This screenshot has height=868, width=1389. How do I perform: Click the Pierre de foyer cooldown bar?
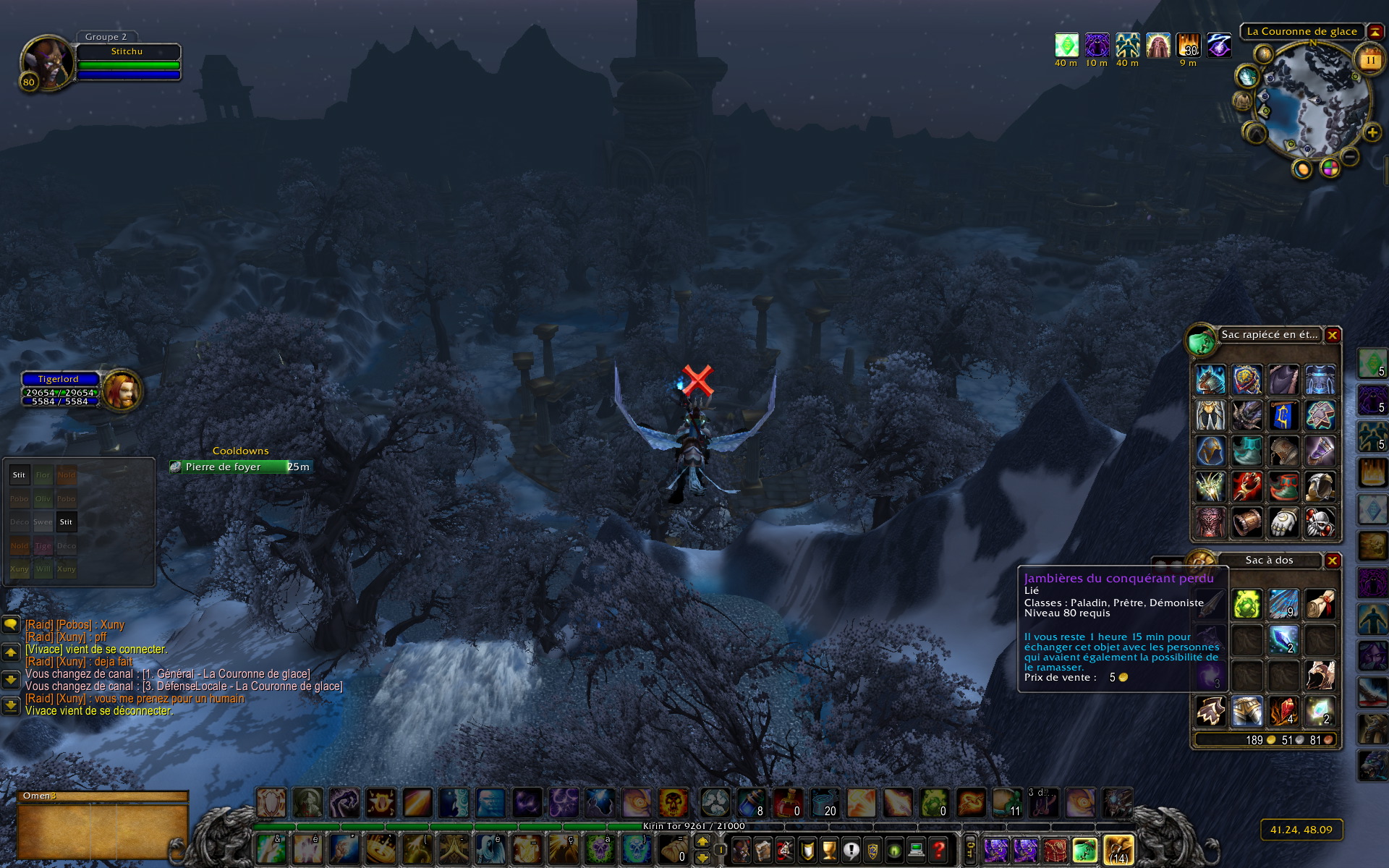[x=241, y=467]
